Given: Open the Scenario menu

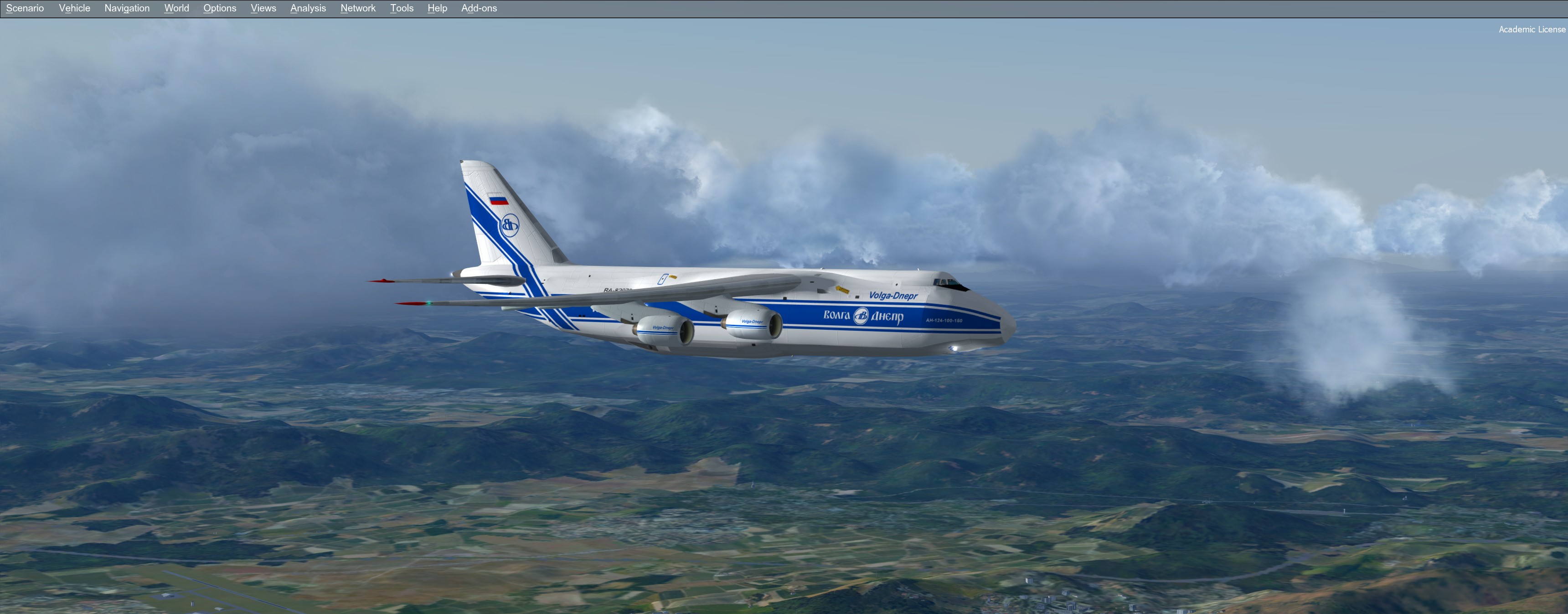Looking at the screenshot, I should click(25, 8).
